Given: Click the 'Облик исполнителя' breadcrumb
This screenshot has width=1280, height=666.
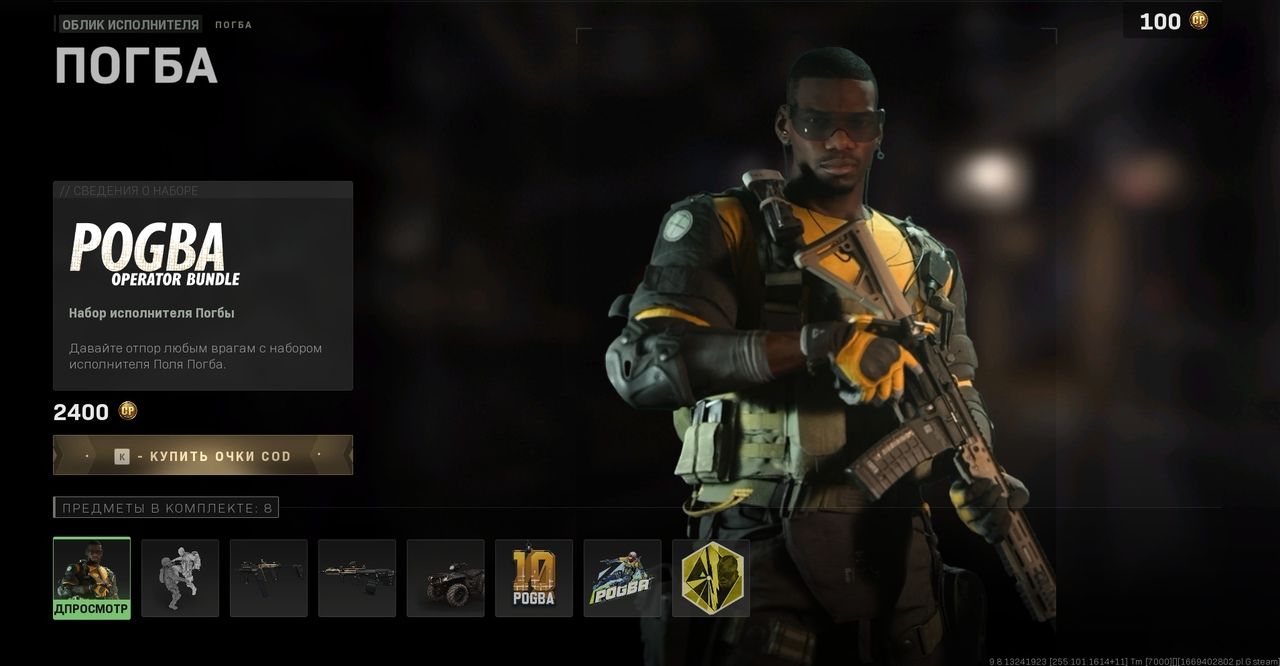Looking at the screenshot, I should (x=130, y=24).
